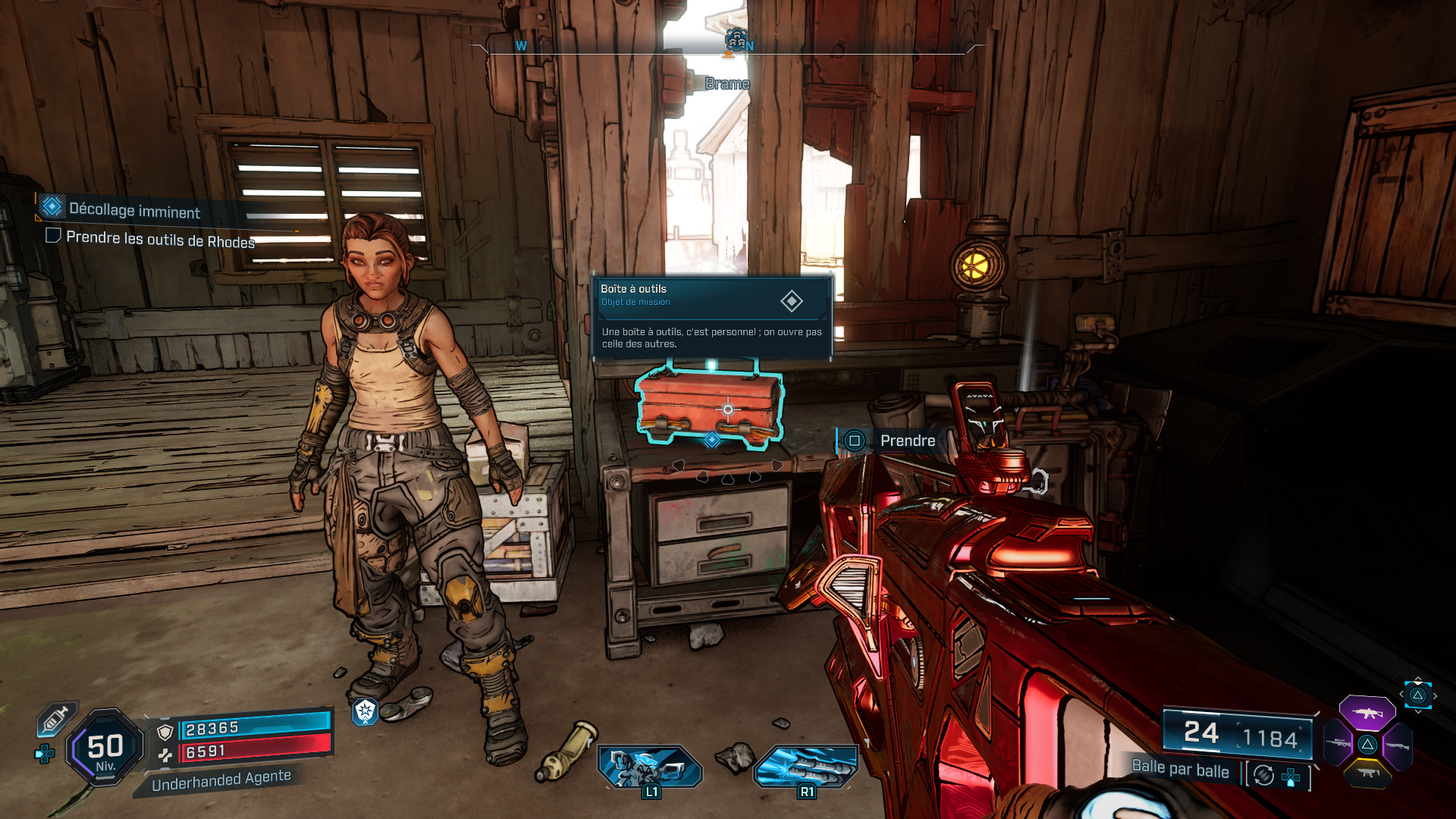Select the Décollage imminent quest tracker
Screen dimensions: 1456x819
click(134, 210)
